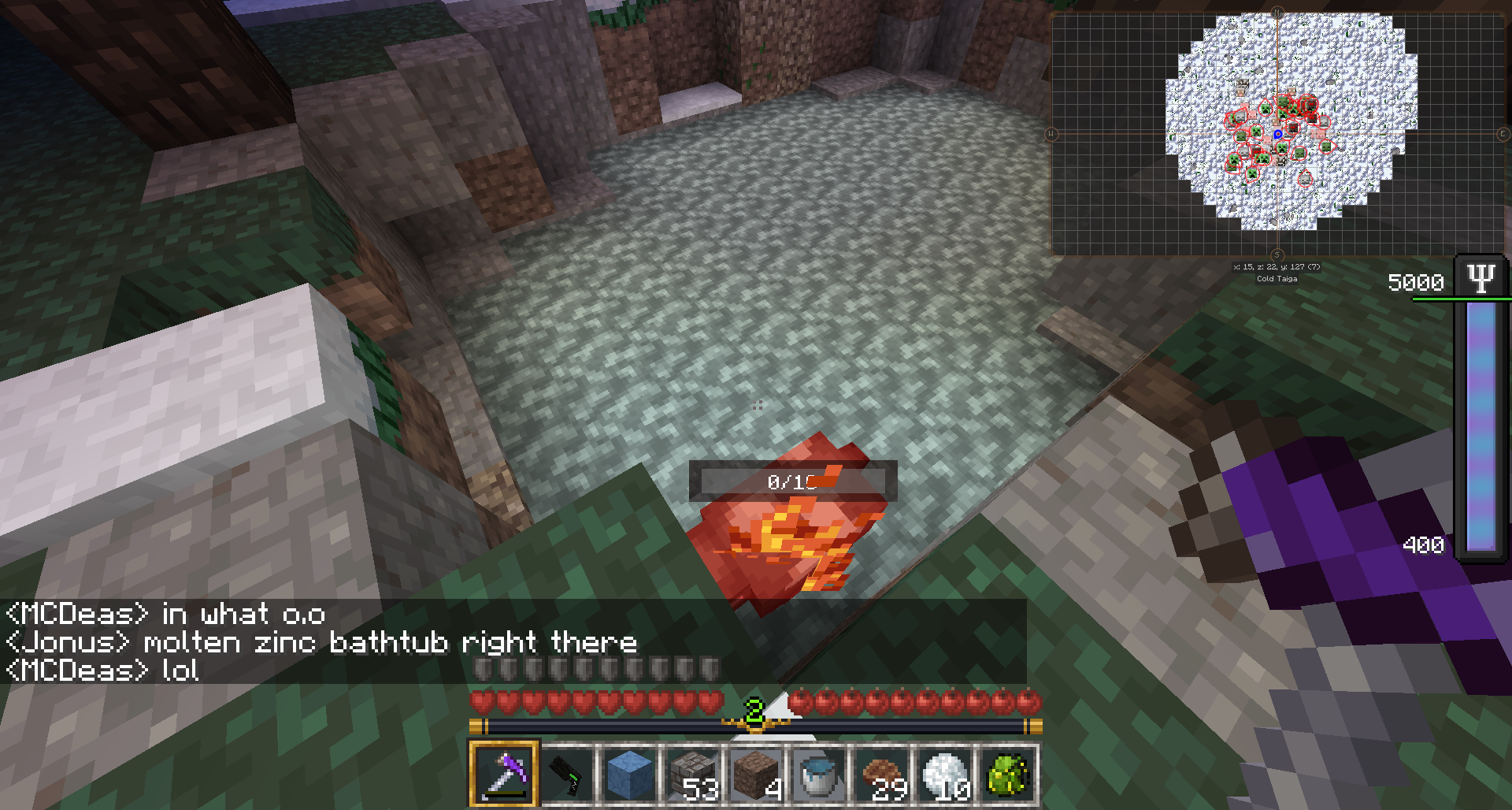This screenshot has height=810, width=1512.
Task: Click the blue player marker on minimap
Action: [x=1277, y=135]
